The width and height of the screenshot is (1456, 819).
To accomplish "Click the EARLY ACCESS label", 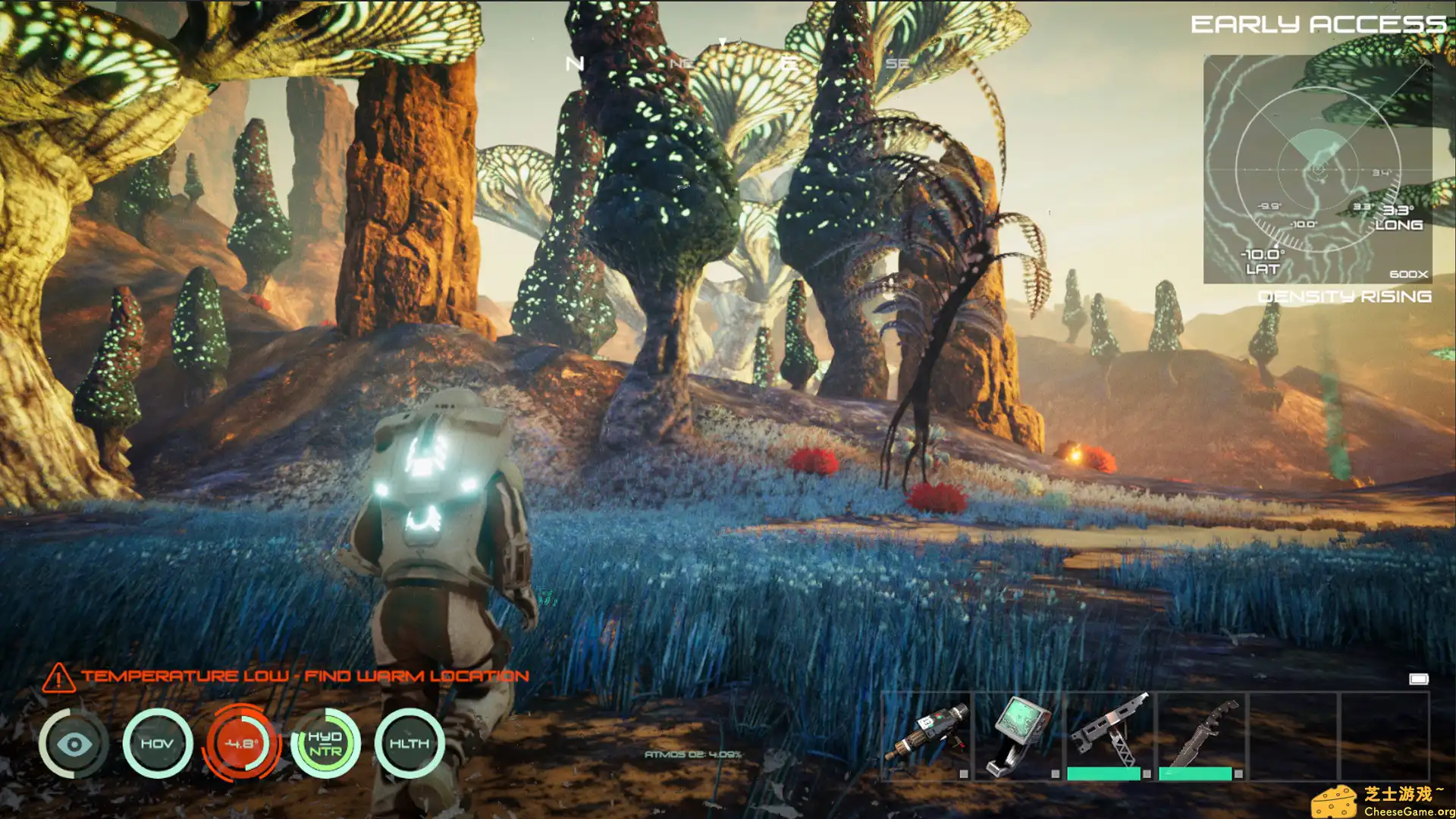I will [x=1319, y=23].
